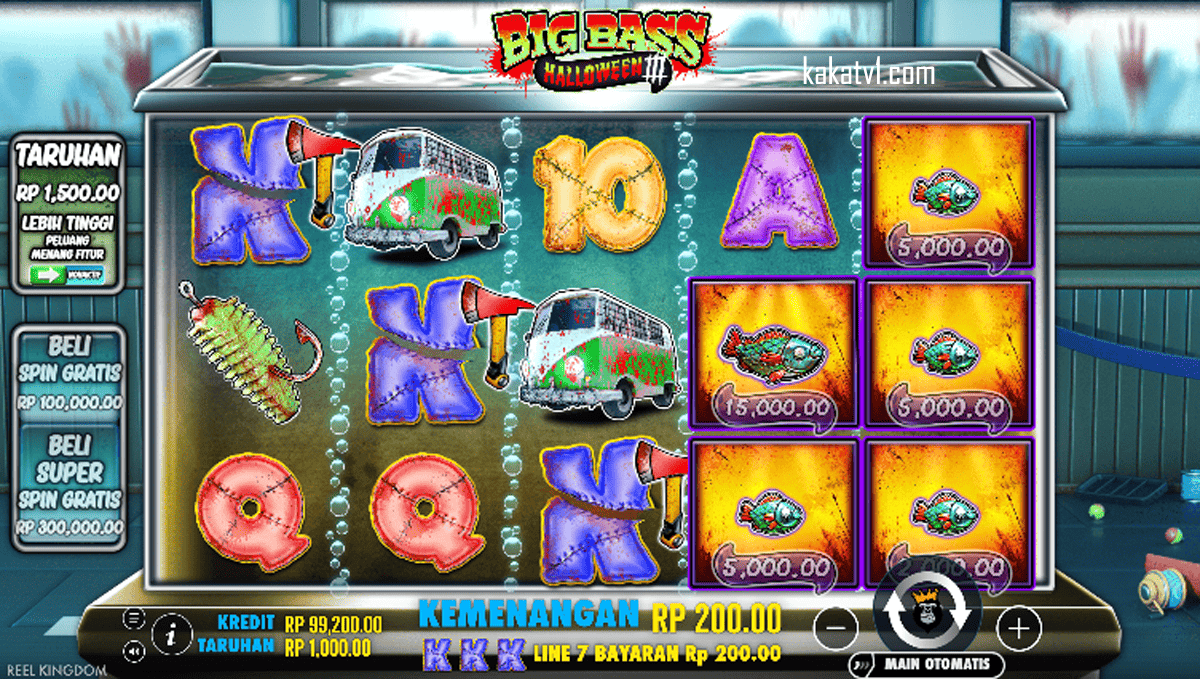This screenshot has height=679, width=1200.
Task: Toggle the sound speaker icon
Action: coord(134,650)
